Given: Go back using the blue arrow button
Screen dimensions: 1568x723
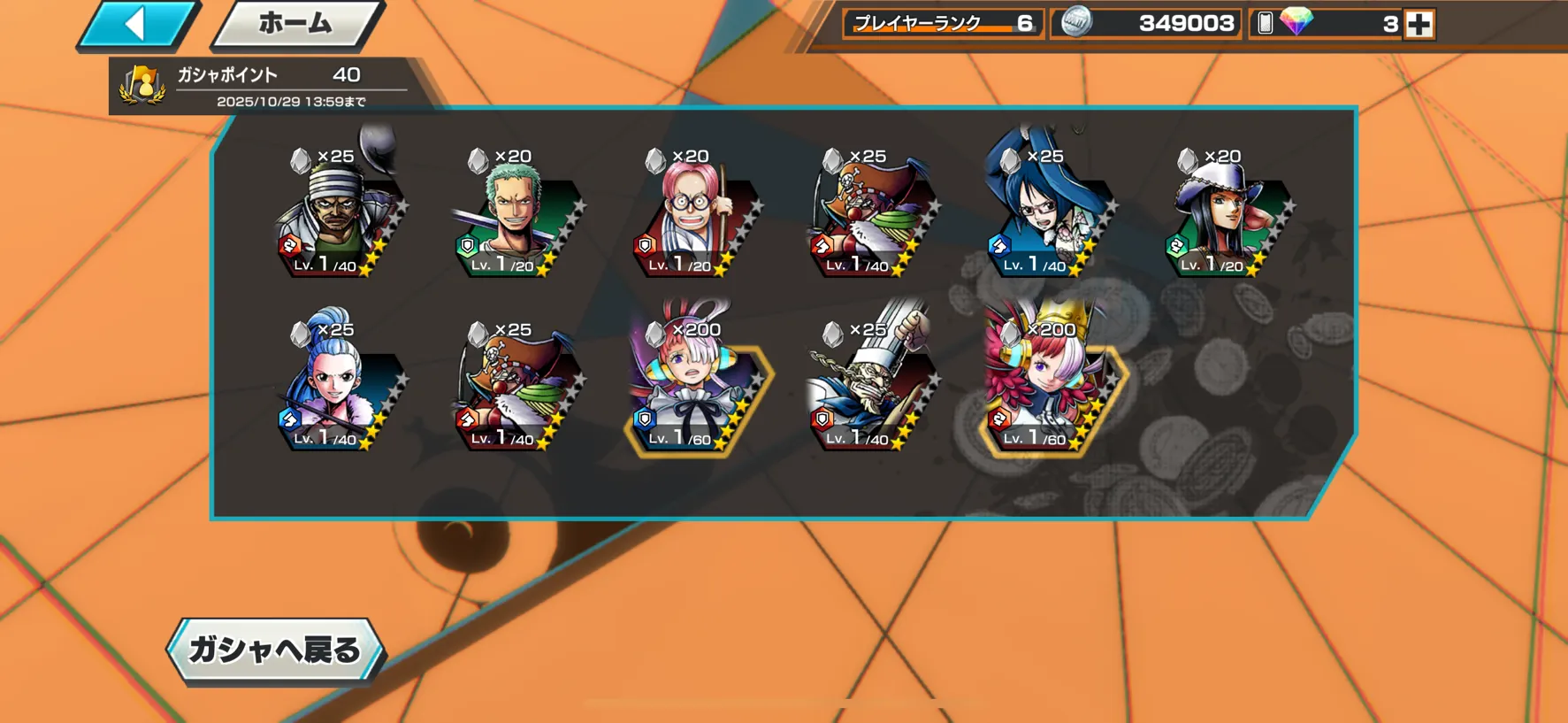Looking at the screenshot, I should pos(138,24).
